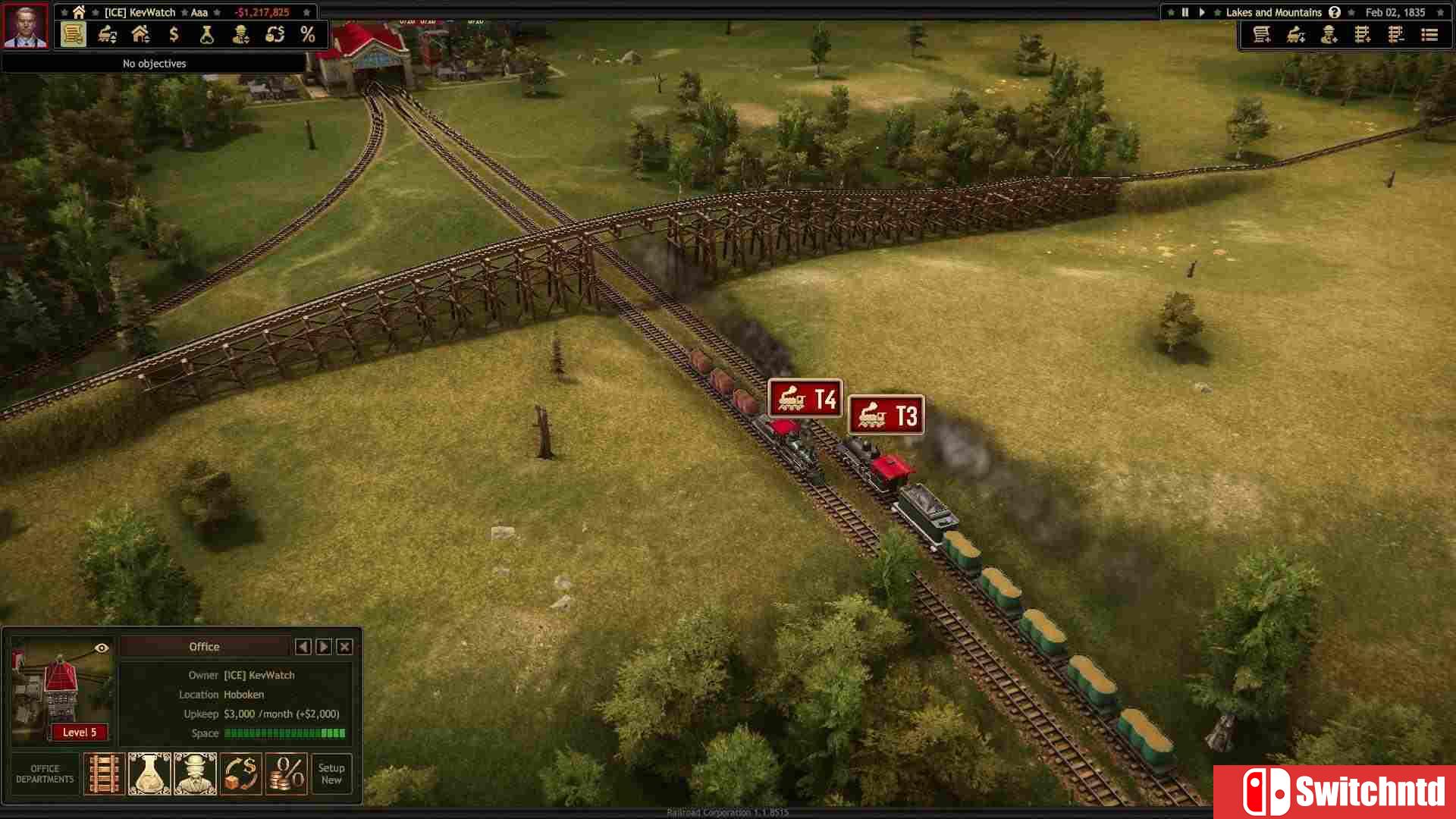Select the conductor department icon with the hat
The height and width of the screenshot is (819, 1456).
tap(196, 773)
